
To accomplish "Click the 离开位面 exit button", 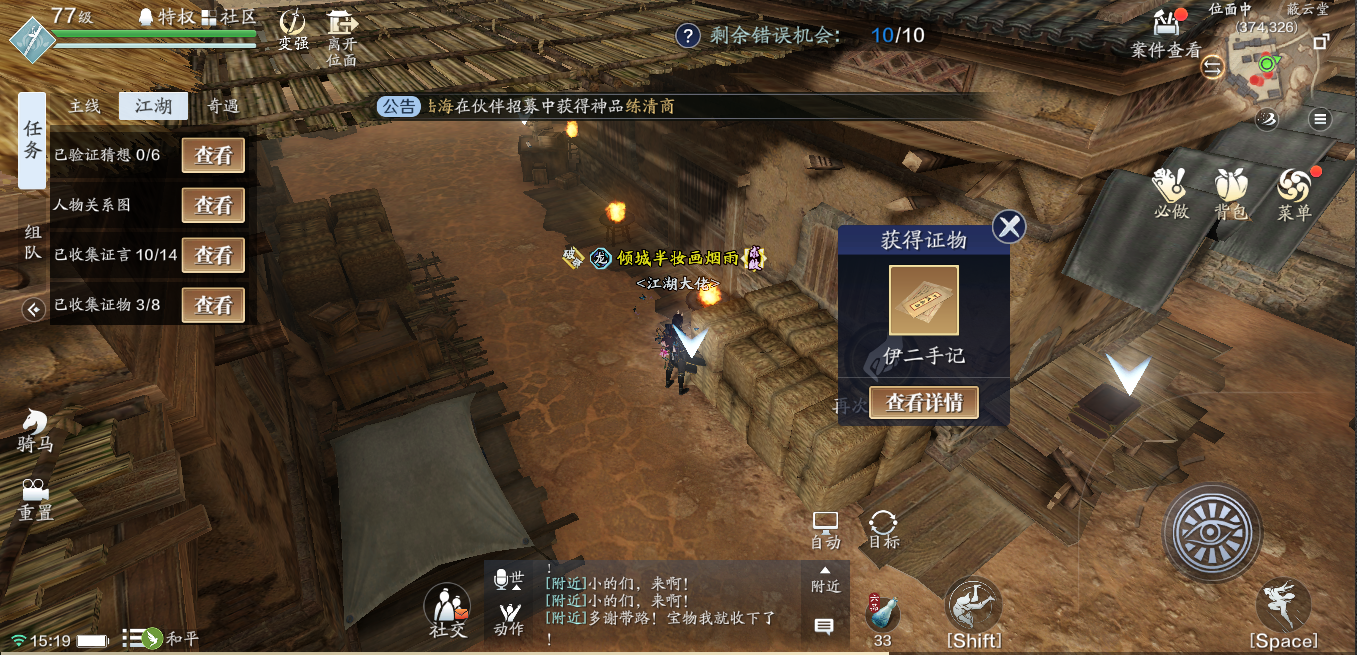I will pyautogui.click(x=342, y=36).
